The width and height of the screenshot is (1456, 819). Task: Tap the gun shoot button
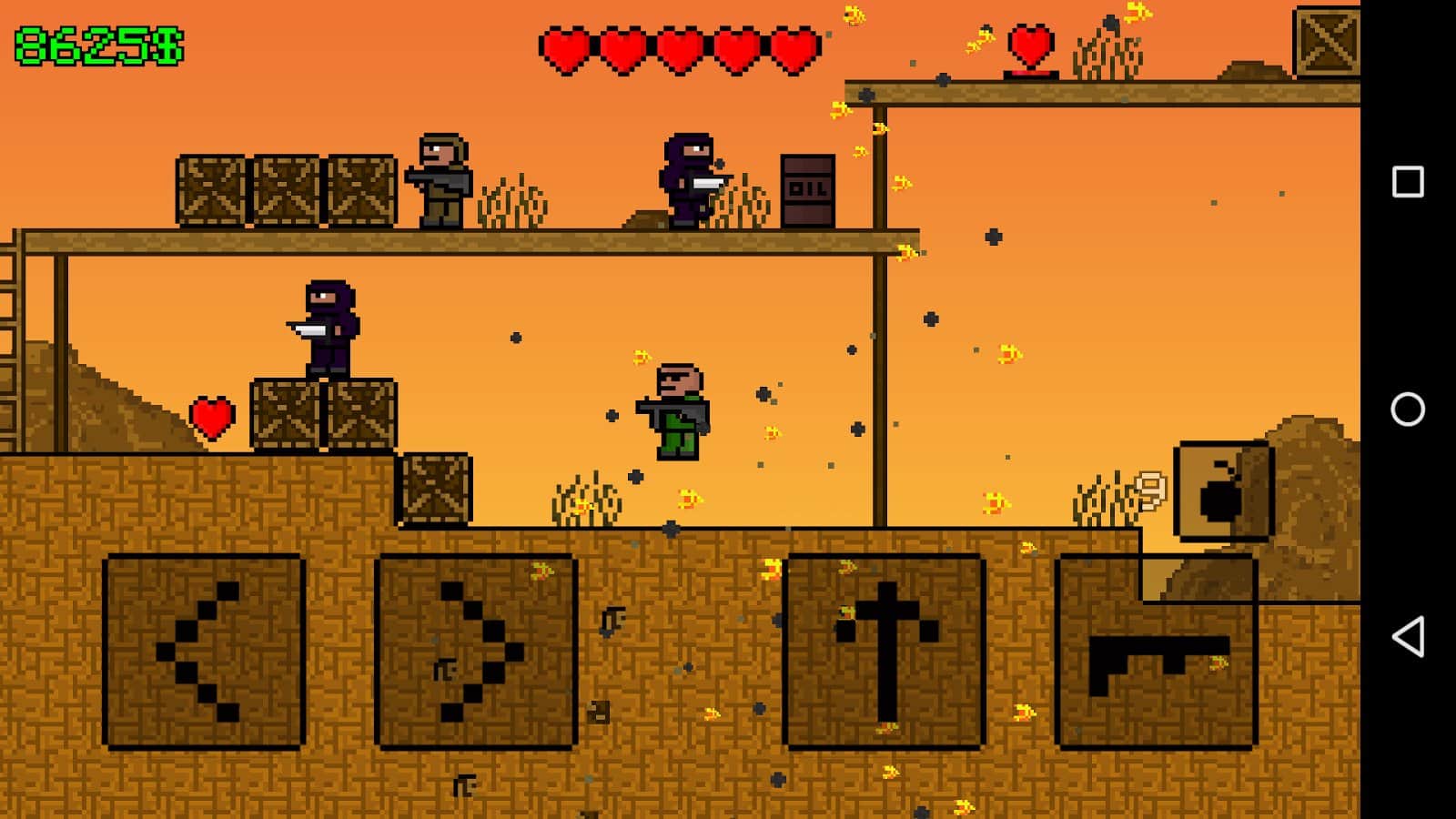[x=1156, y=651]
